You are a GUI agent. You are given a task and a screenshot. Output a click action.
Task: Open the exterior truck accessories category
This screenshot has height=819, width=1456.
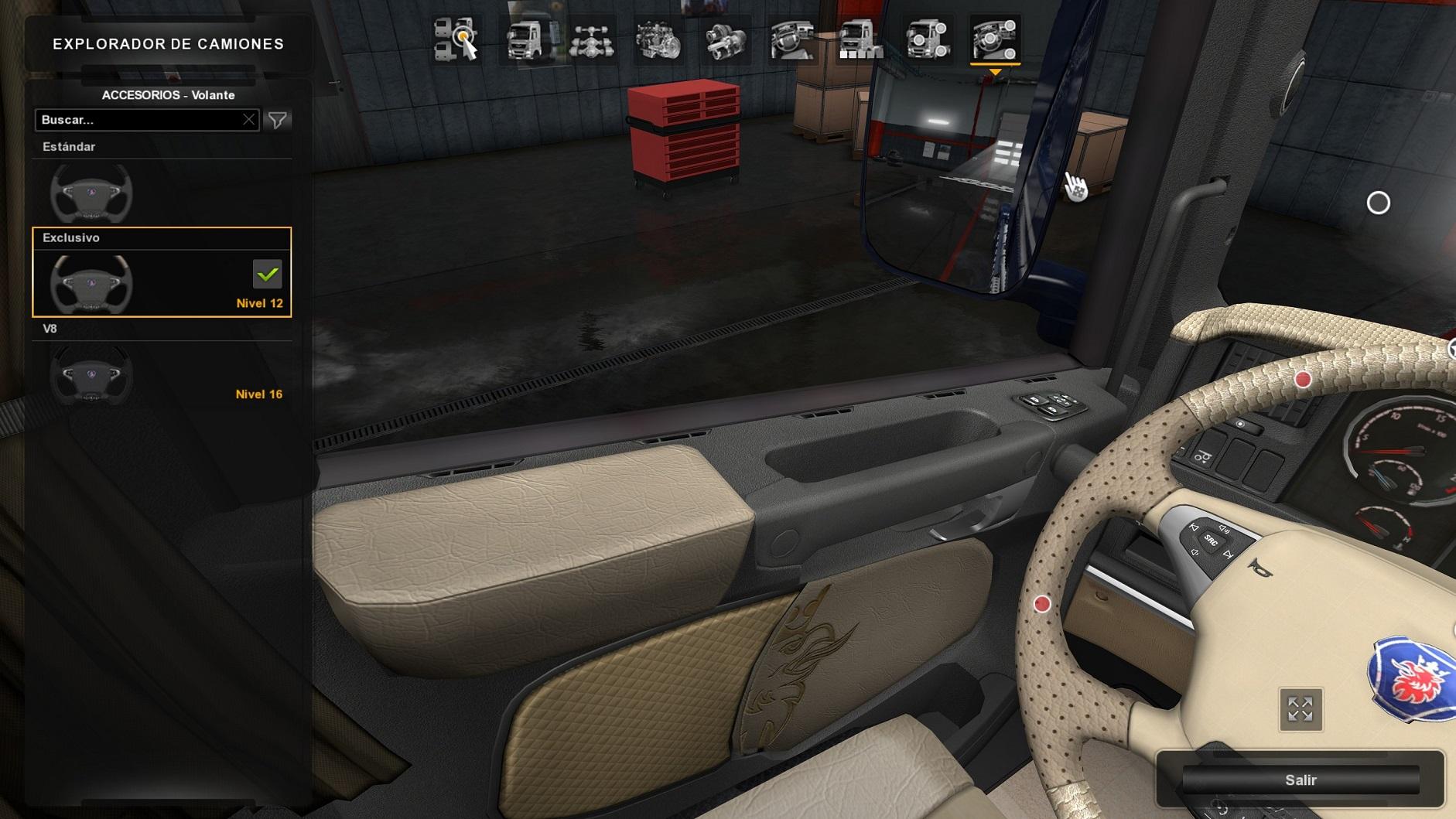point(928,39)
